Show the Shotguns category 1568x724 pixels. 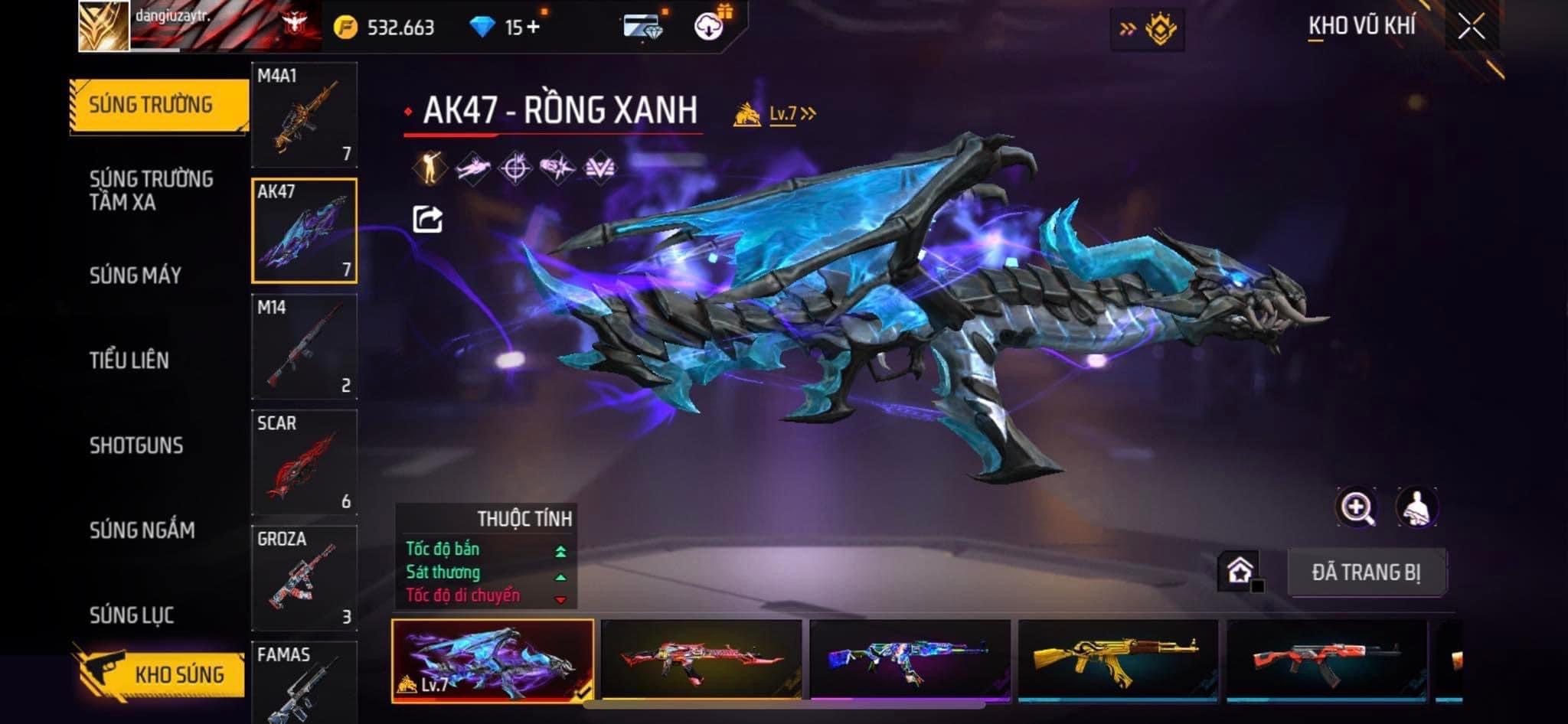pos(136,445)
